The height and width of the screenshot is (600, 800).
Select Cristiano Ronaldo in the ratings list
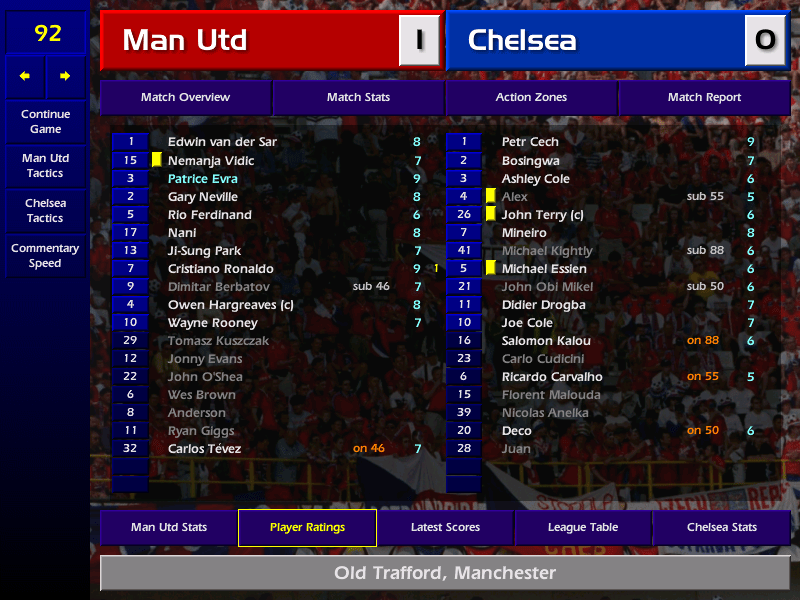pos(221,269)
